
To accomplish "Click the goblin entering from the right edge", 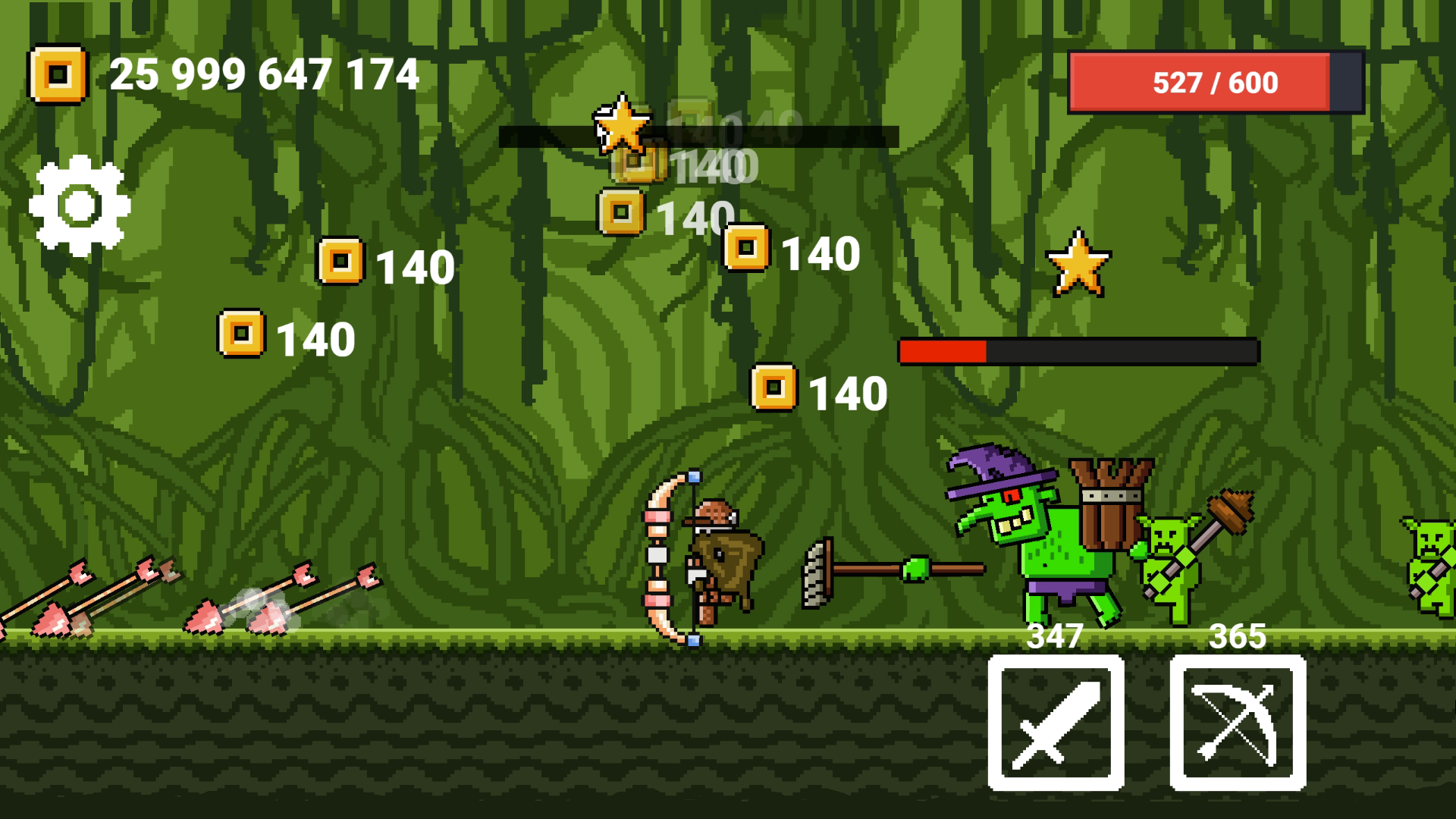I will pyautogui.click(x=1433, y=561).
